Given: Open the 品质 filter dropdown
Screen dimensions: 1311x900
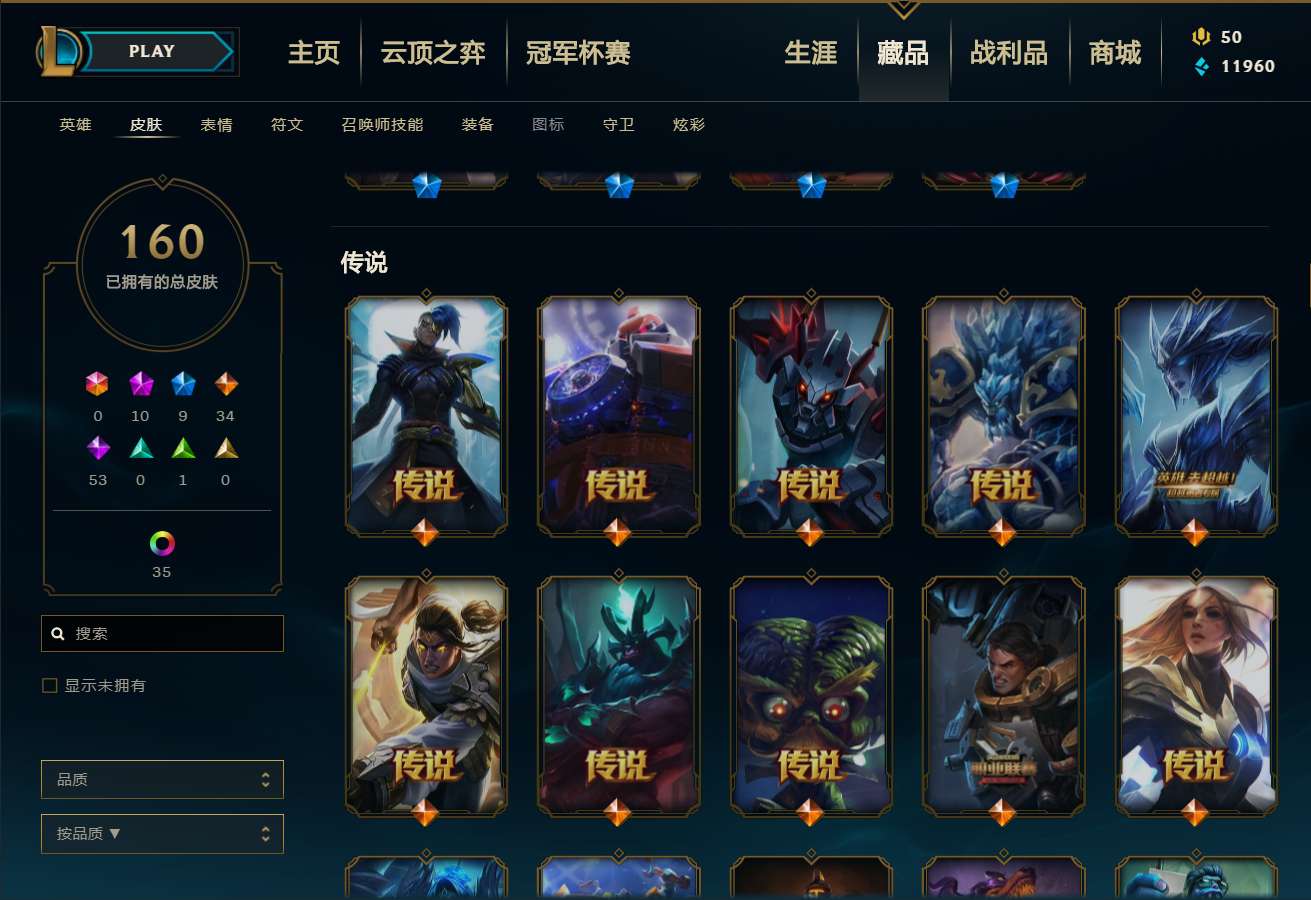Looking at the screenshot, I should 162,779.
